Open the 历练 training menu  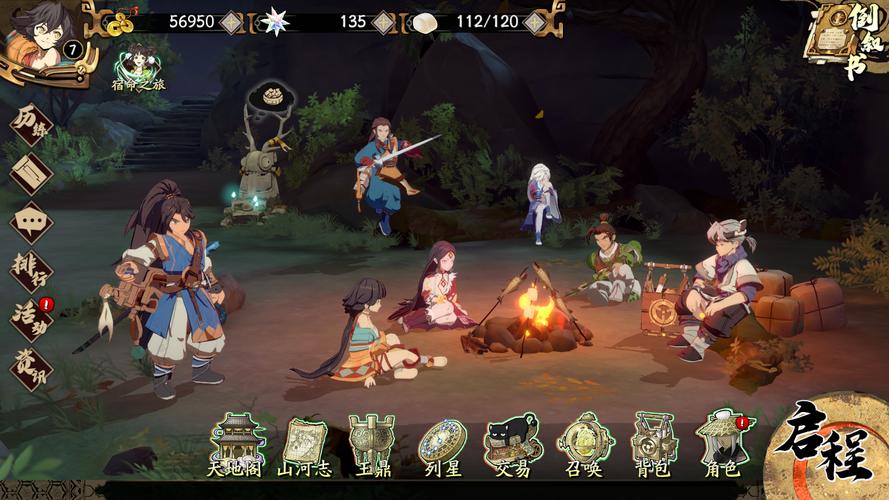pyautogui.click(x=30, y=125)
